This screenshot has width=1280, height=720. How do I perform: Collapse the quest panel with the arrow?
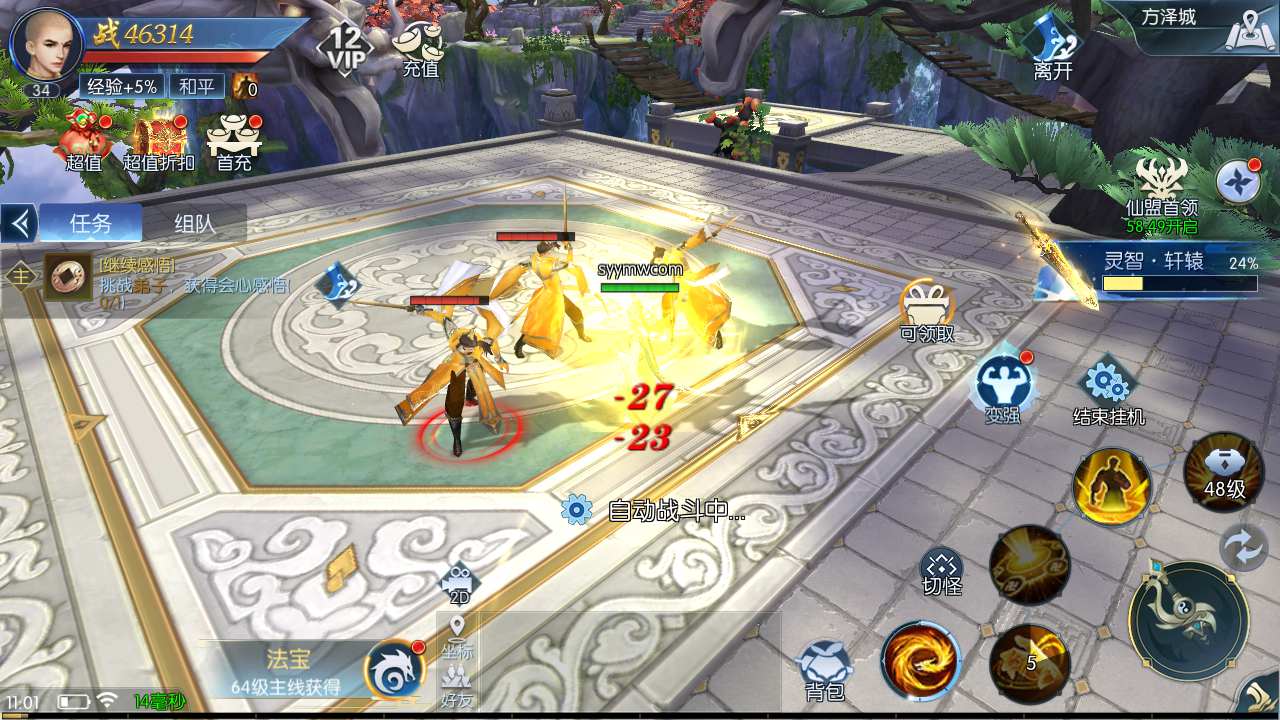tap(18, 223)
